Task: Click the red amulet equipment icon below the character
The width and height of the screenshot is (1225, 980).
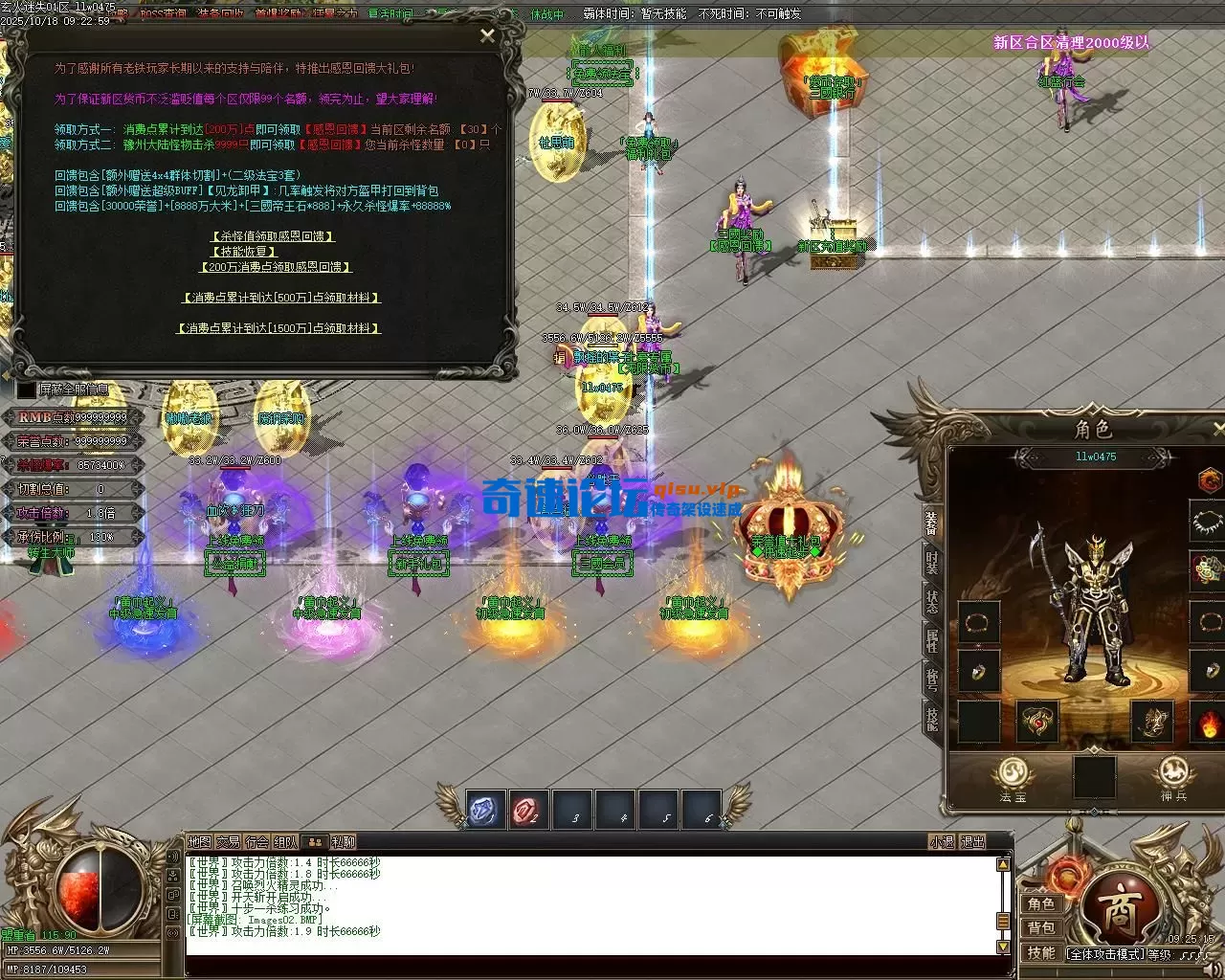Action: (1036, 722)
